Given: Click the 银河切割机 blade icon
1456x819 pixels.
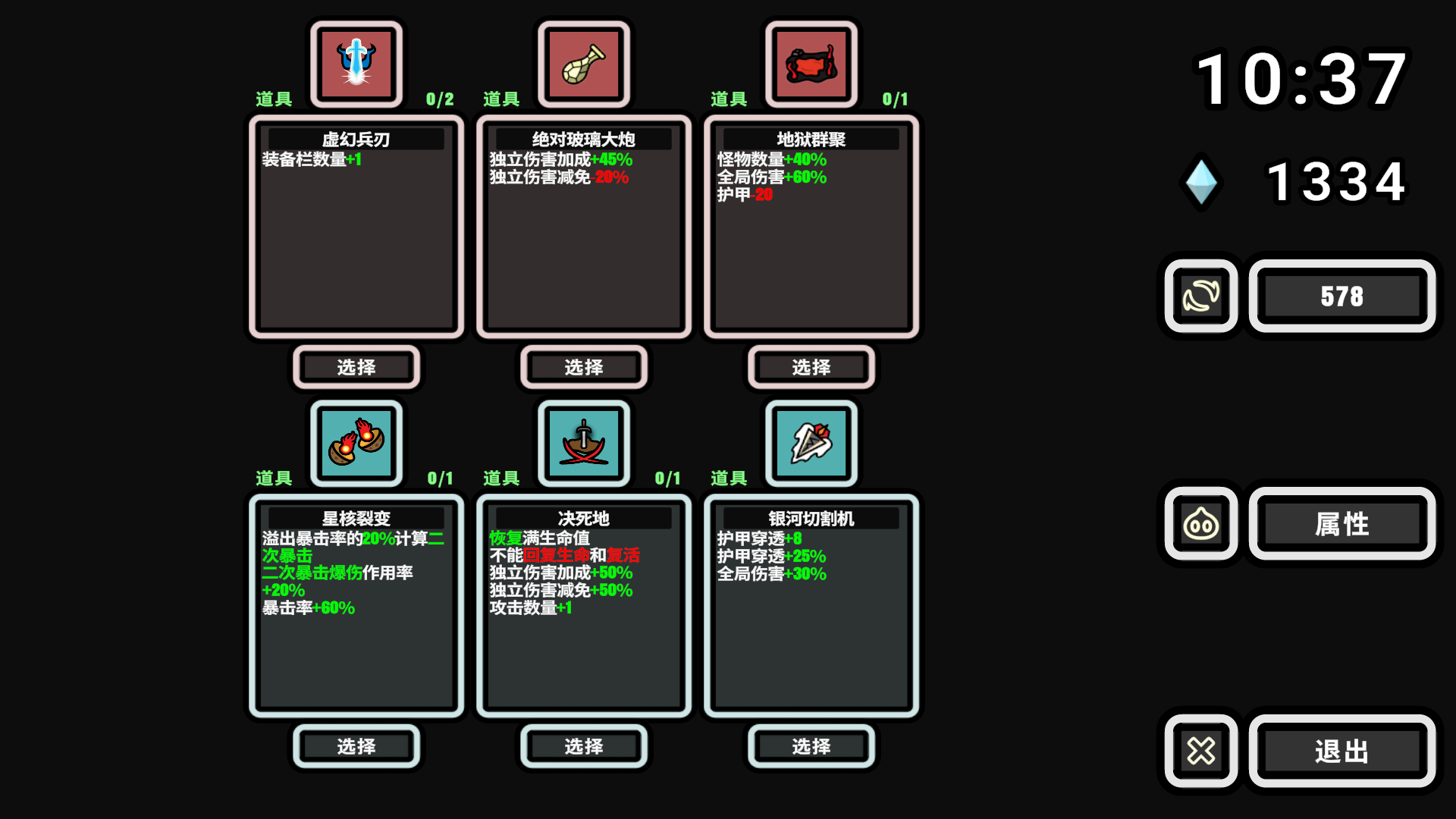Looking at the screenshot, I should tap(811, 443).
